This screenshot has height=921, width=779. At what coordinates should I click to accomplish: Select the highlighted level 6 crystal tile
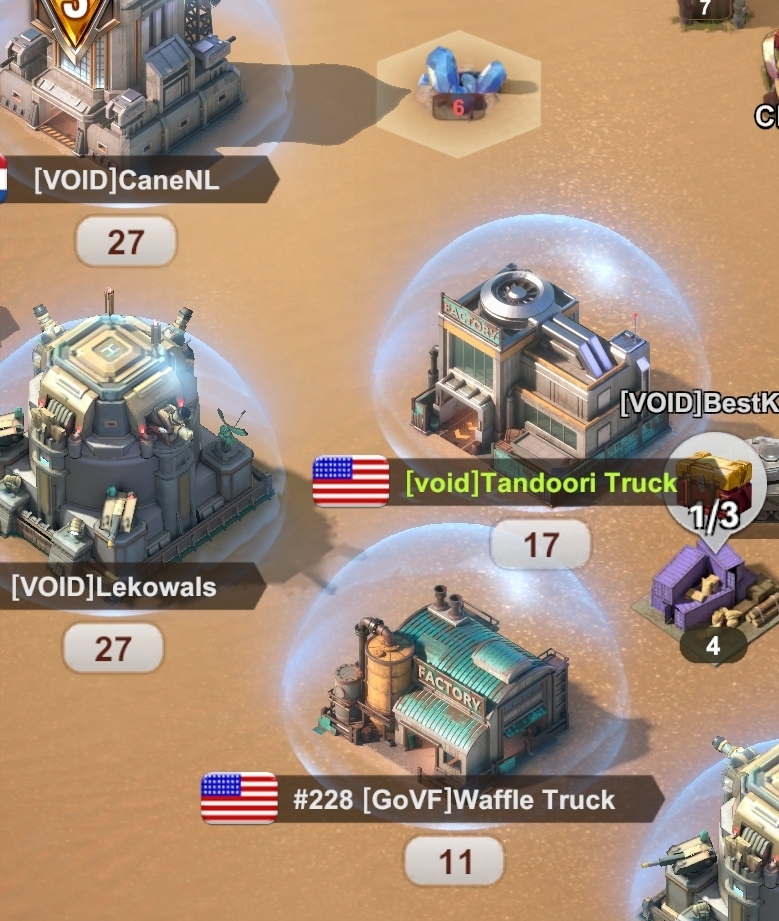click(459, 88)
